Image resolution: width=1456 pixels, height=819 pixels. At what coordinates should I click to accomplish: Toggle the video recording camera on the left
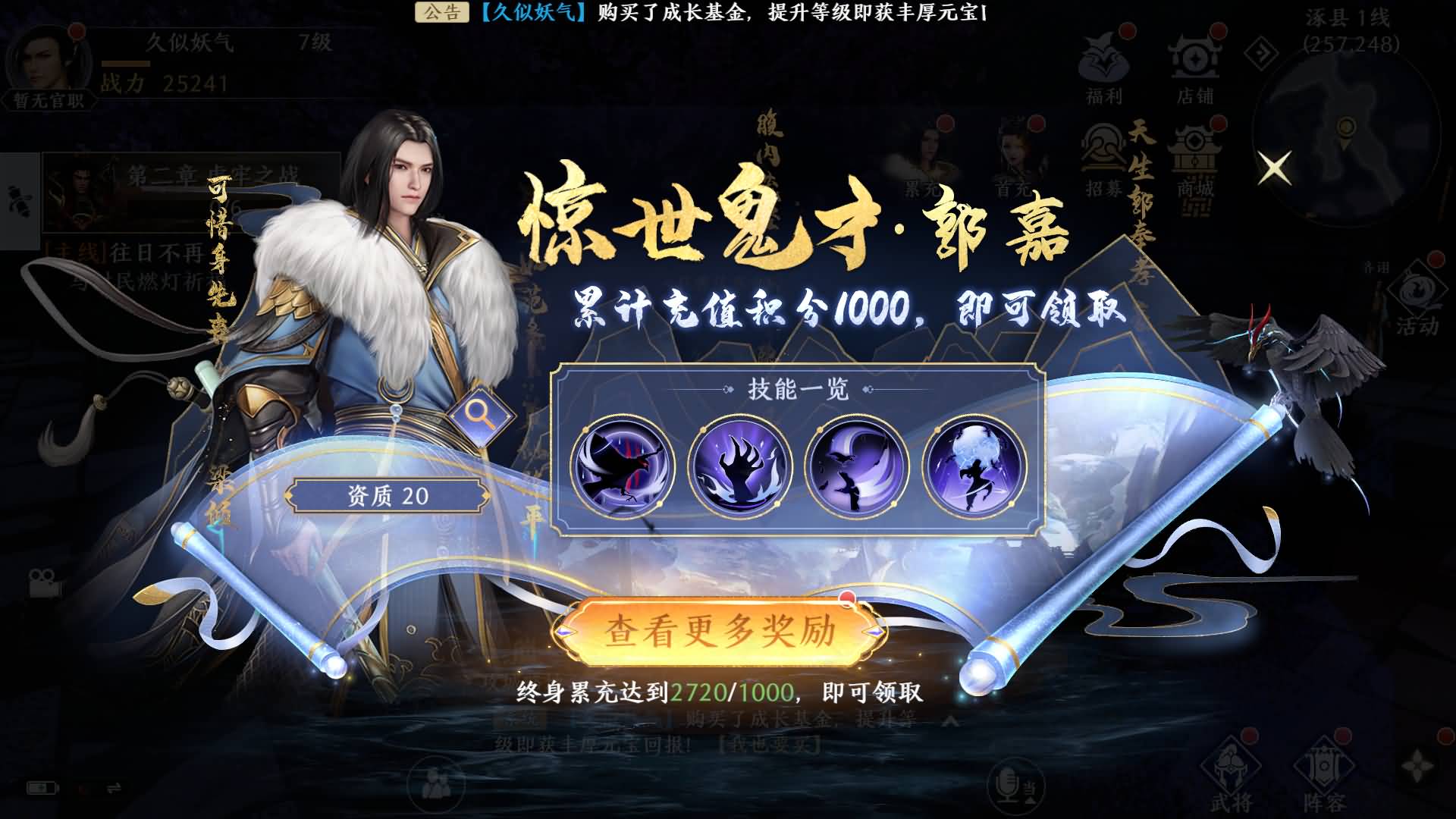pos(45,584)
